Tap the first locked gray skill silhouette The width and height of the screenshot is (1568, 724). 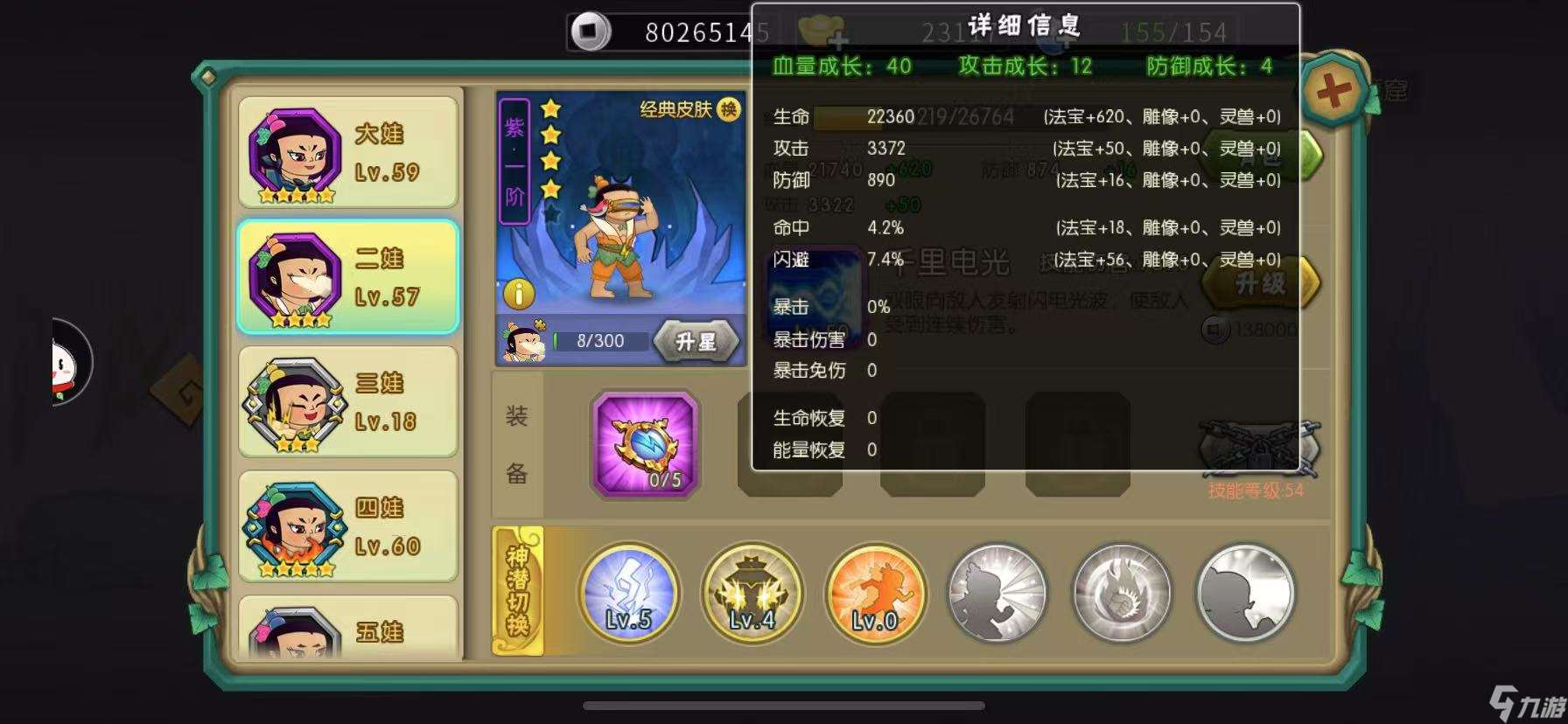997,593
